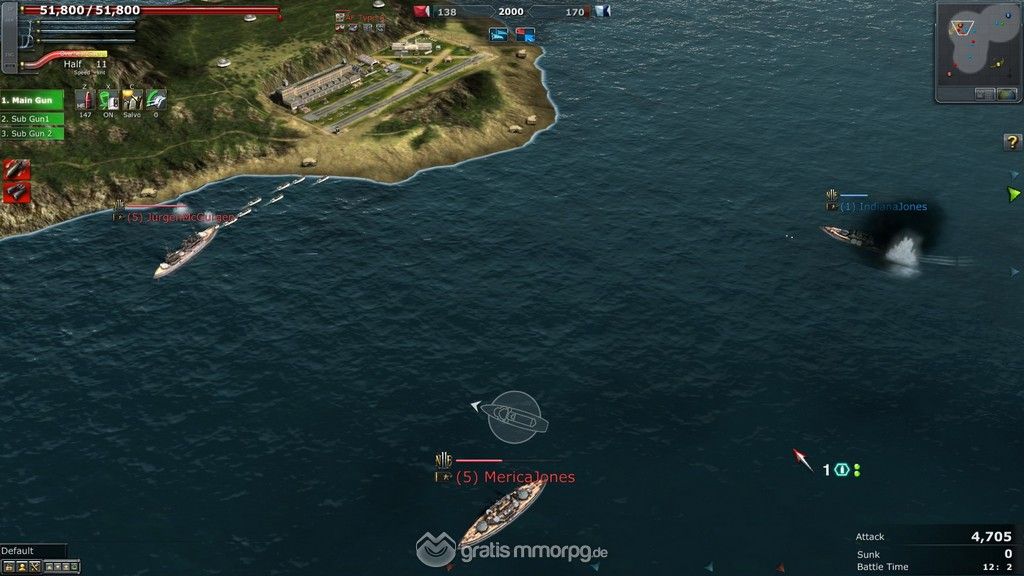
Task: Click the green arrow on right edge
Action: click(x=1014, y=193)
